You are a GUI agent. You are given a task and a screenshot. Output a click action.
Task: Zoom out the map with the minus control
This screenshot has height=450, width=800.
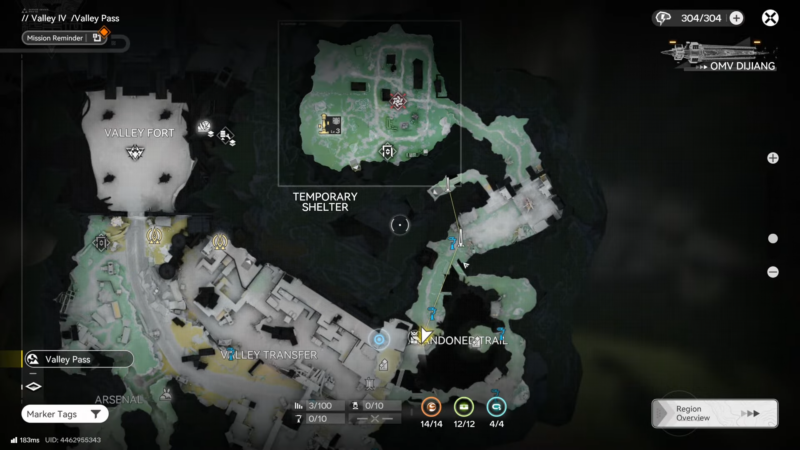773,272
